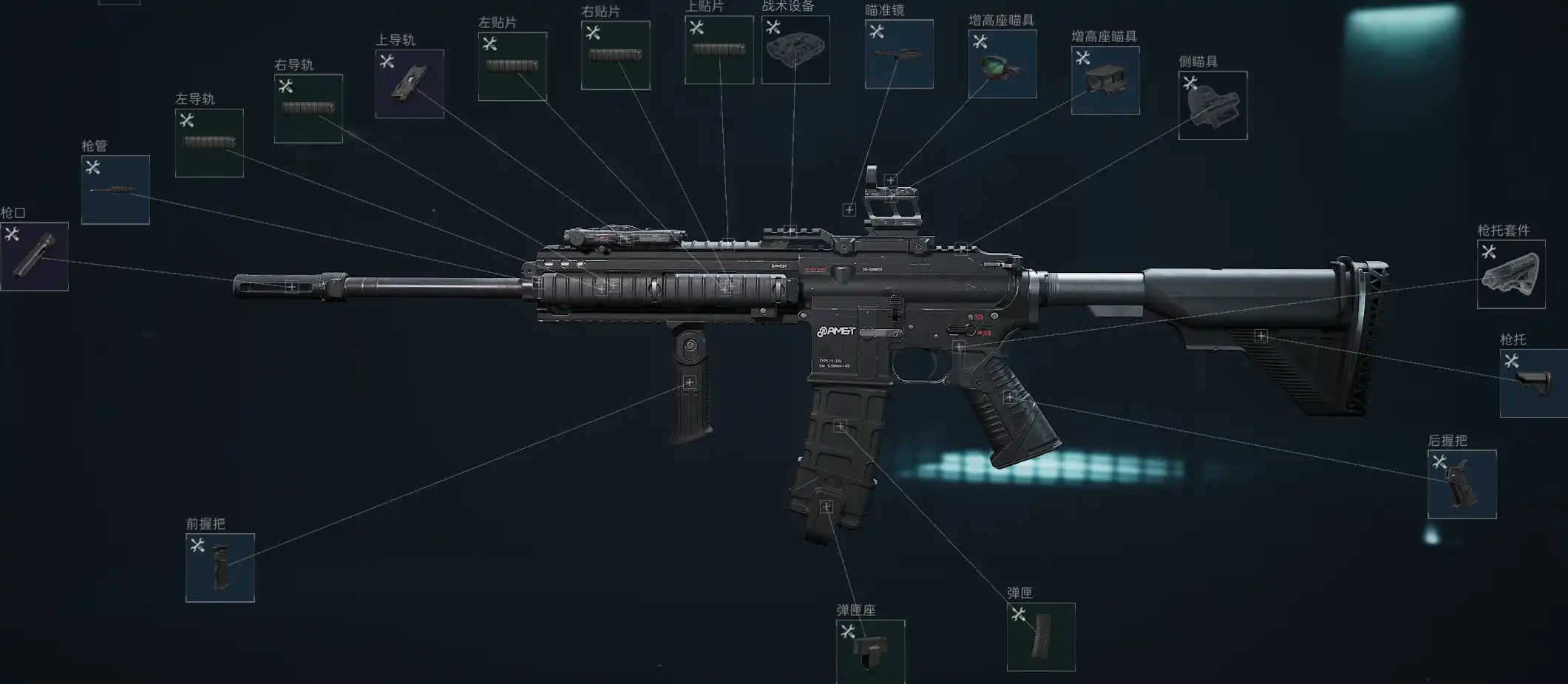Select the 右贴片 right panel slot
The height and width of the screenshot is (684, 1568).
pyautogui.click(x=615, y=55)
